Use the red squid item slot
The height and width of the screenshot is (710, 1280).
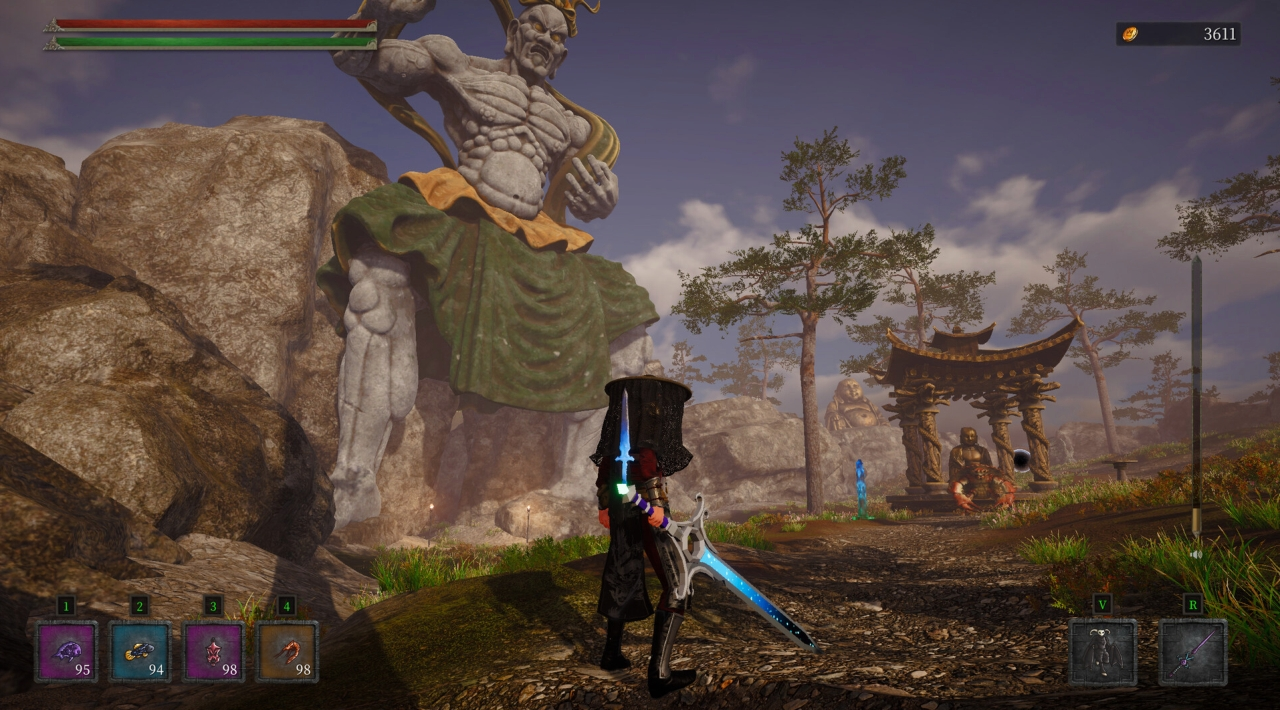[213, 652]
